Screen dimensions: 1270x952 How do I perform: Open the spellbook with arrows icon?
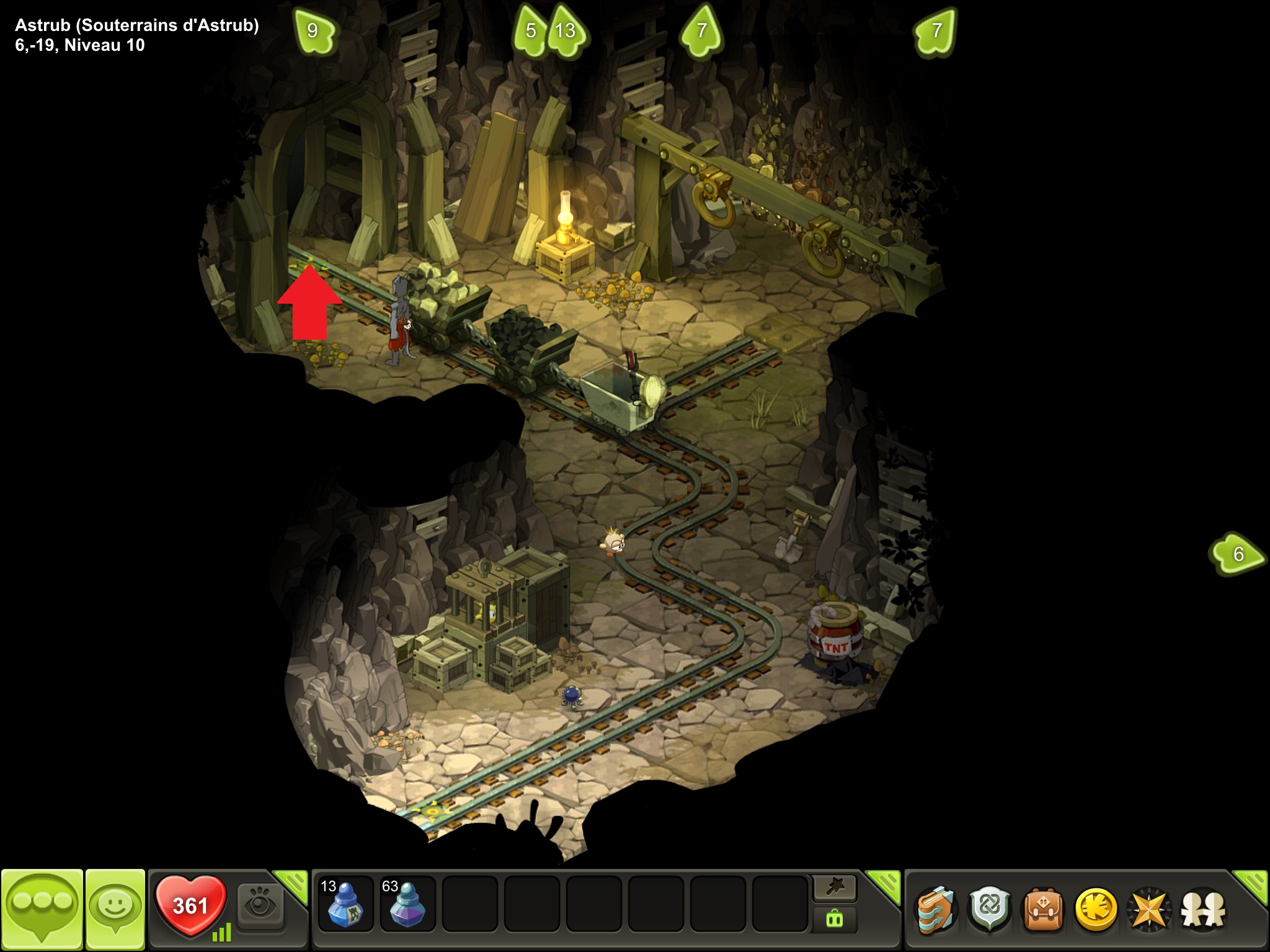click(x=936, y=910)
